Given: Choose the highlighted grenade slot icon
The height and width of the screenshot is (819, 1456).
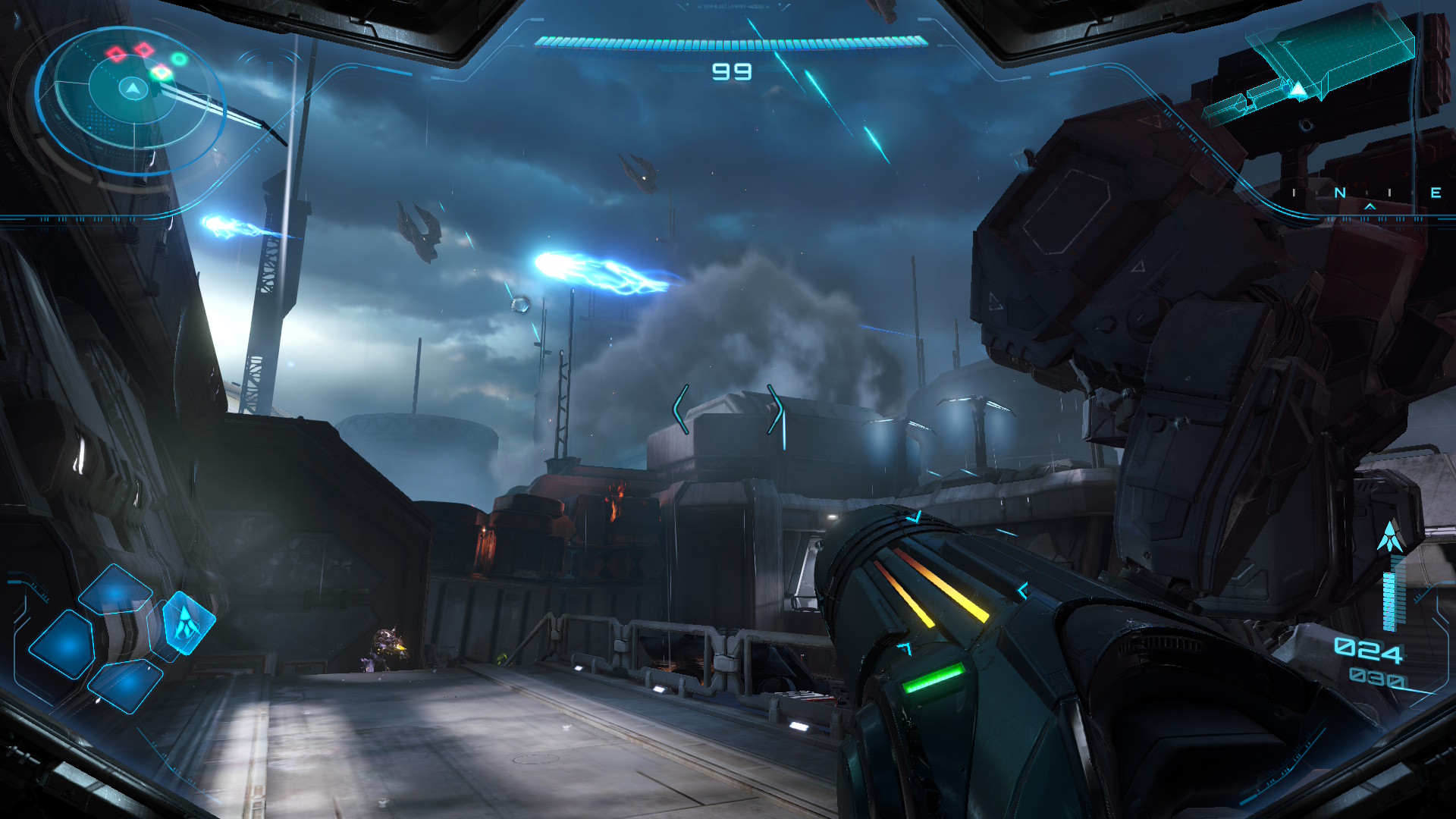Looking at the screenshot, I should pyautogui.click(x=188, y=623).
